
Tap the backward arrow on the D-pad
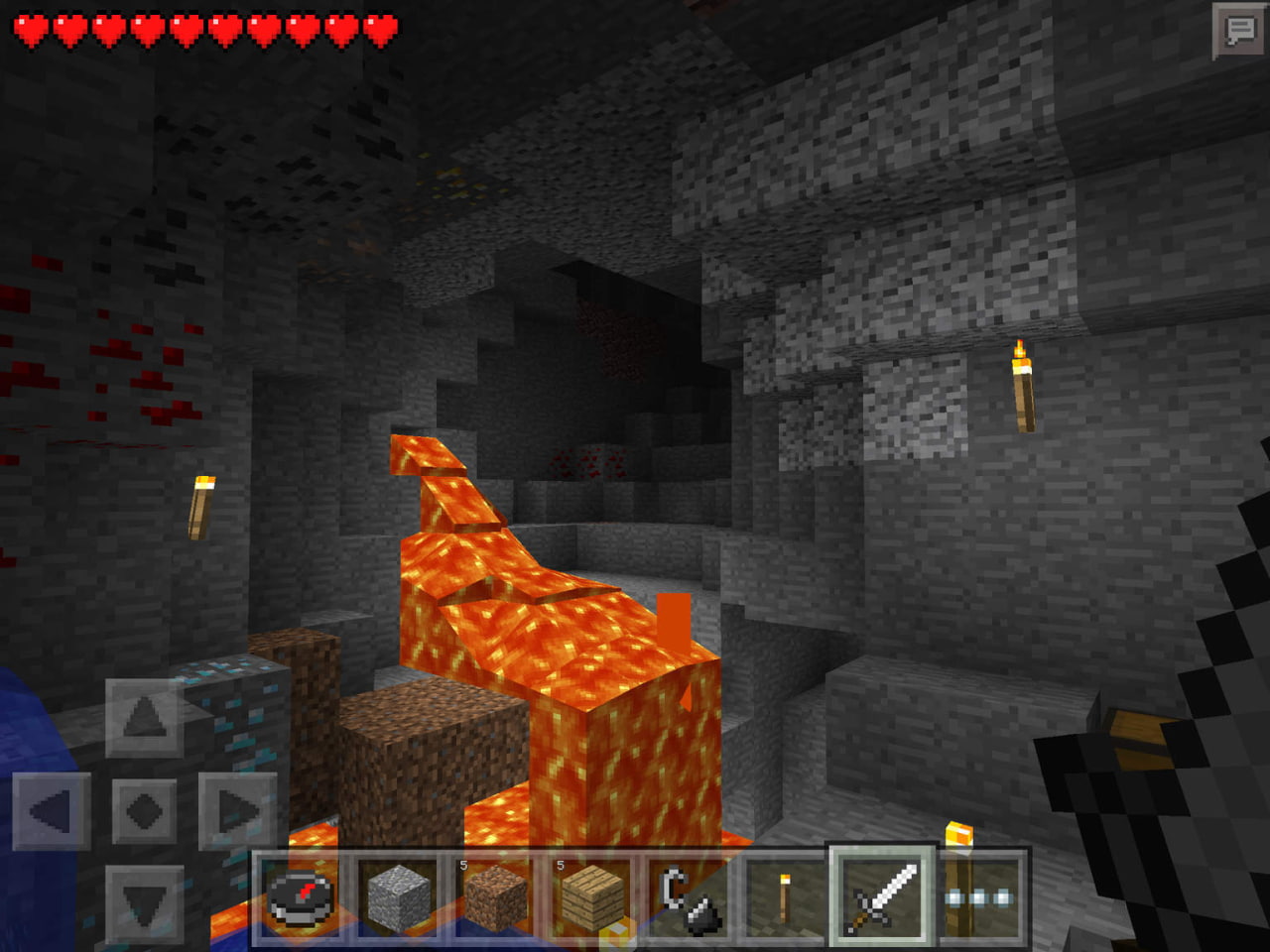click(x=145, y=904)
